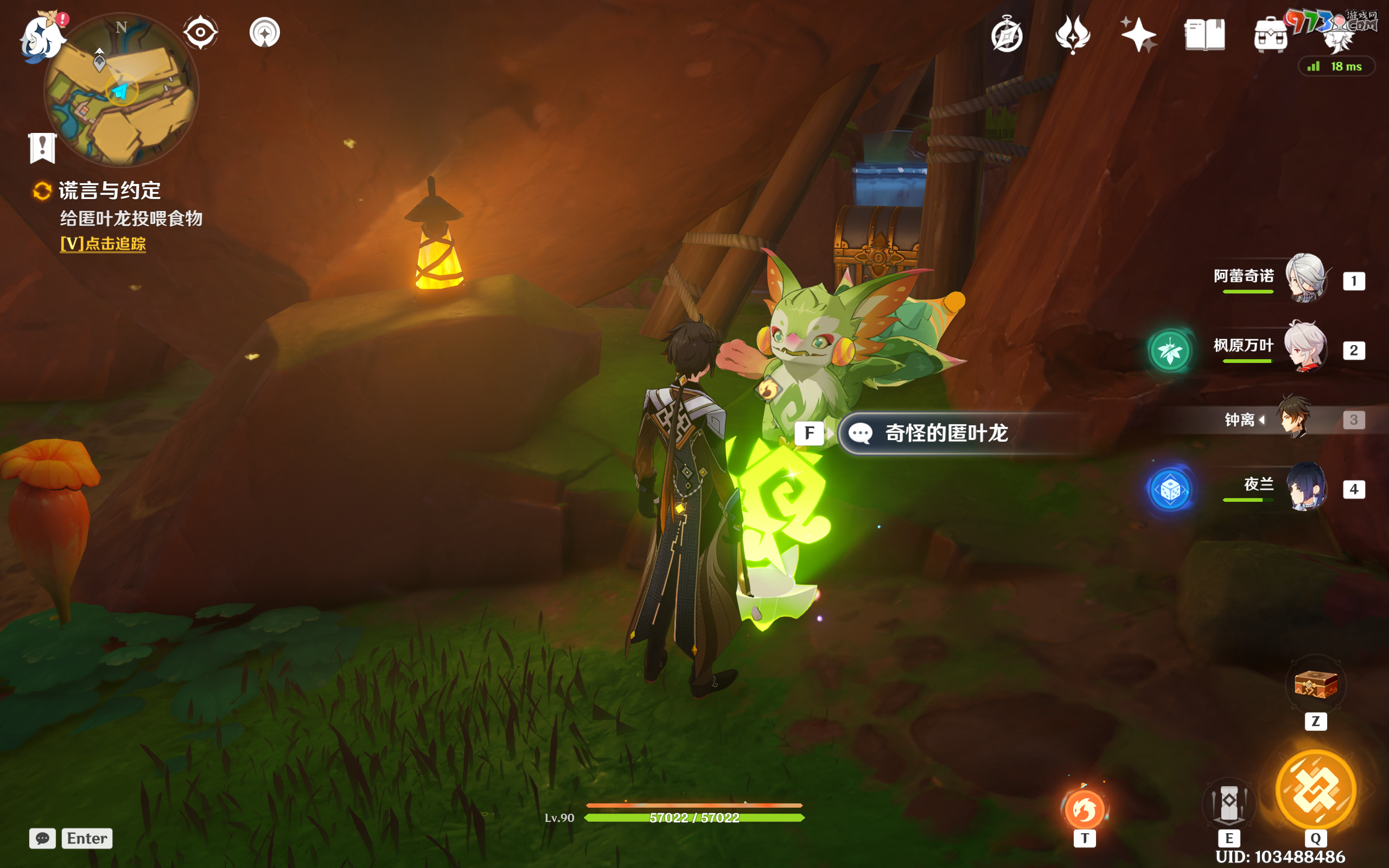Open the Wish star icon
1389x868 pixels.
[1138, 34]
